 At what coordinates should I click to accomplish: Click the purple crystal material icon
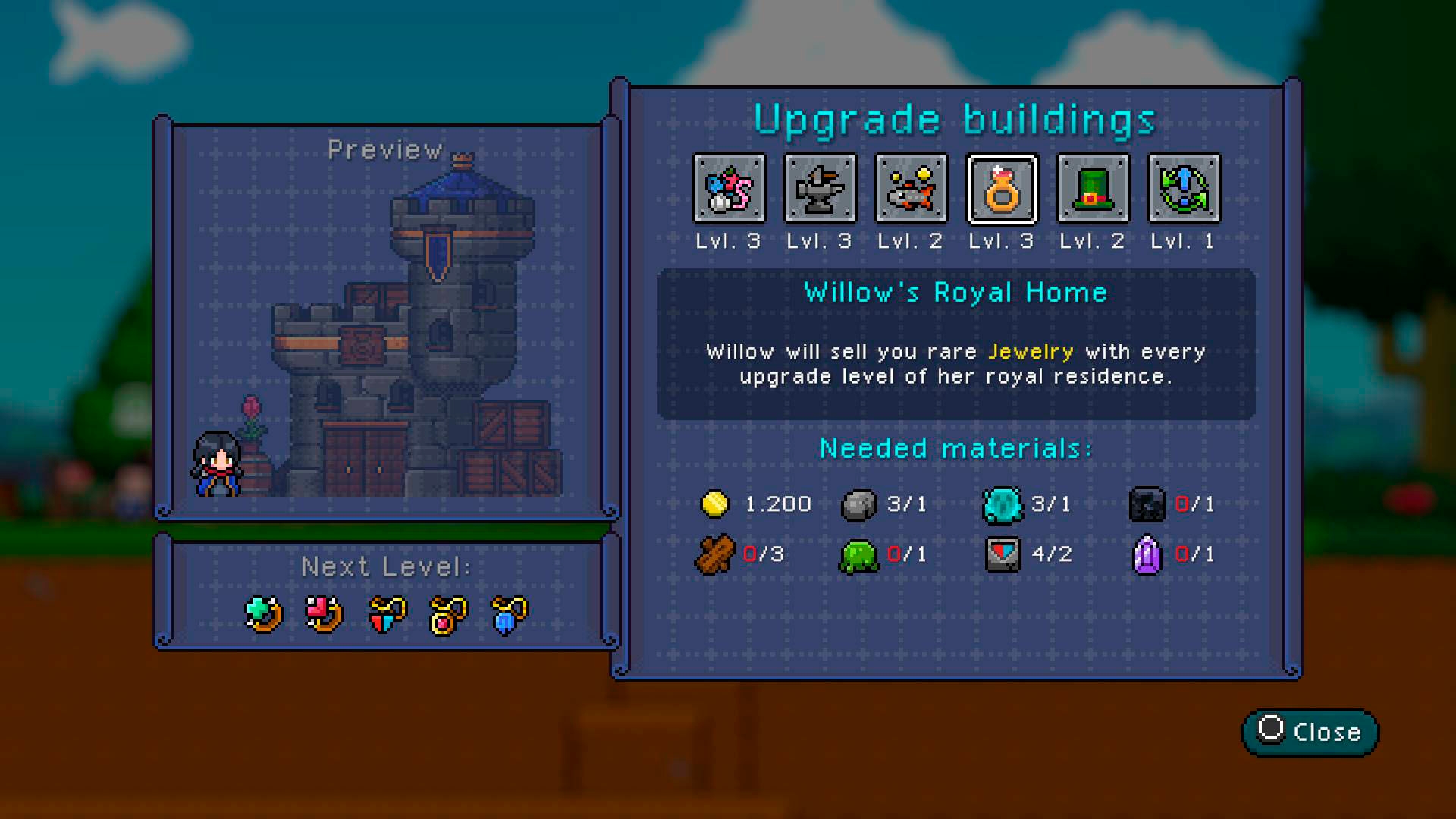(x=1147, y=554)
